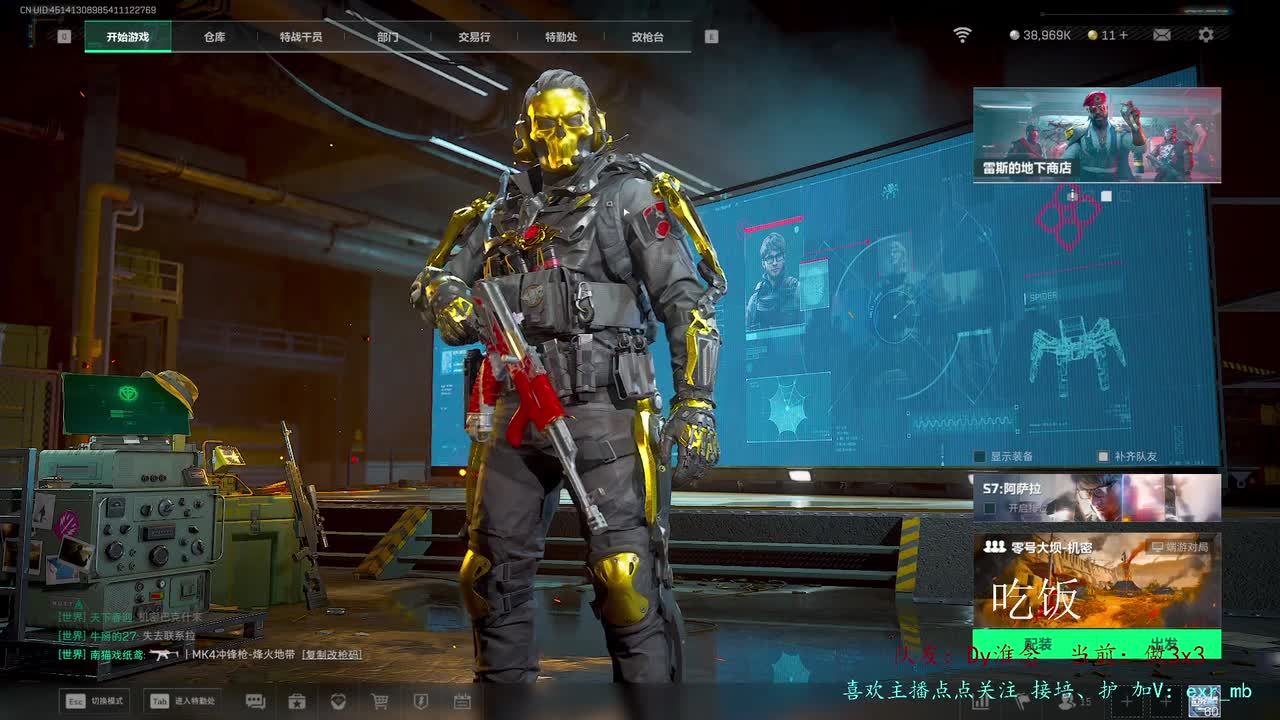Select the 部门 tab
This screenshot has height=720, width=1280.
(x=388, y=37)
